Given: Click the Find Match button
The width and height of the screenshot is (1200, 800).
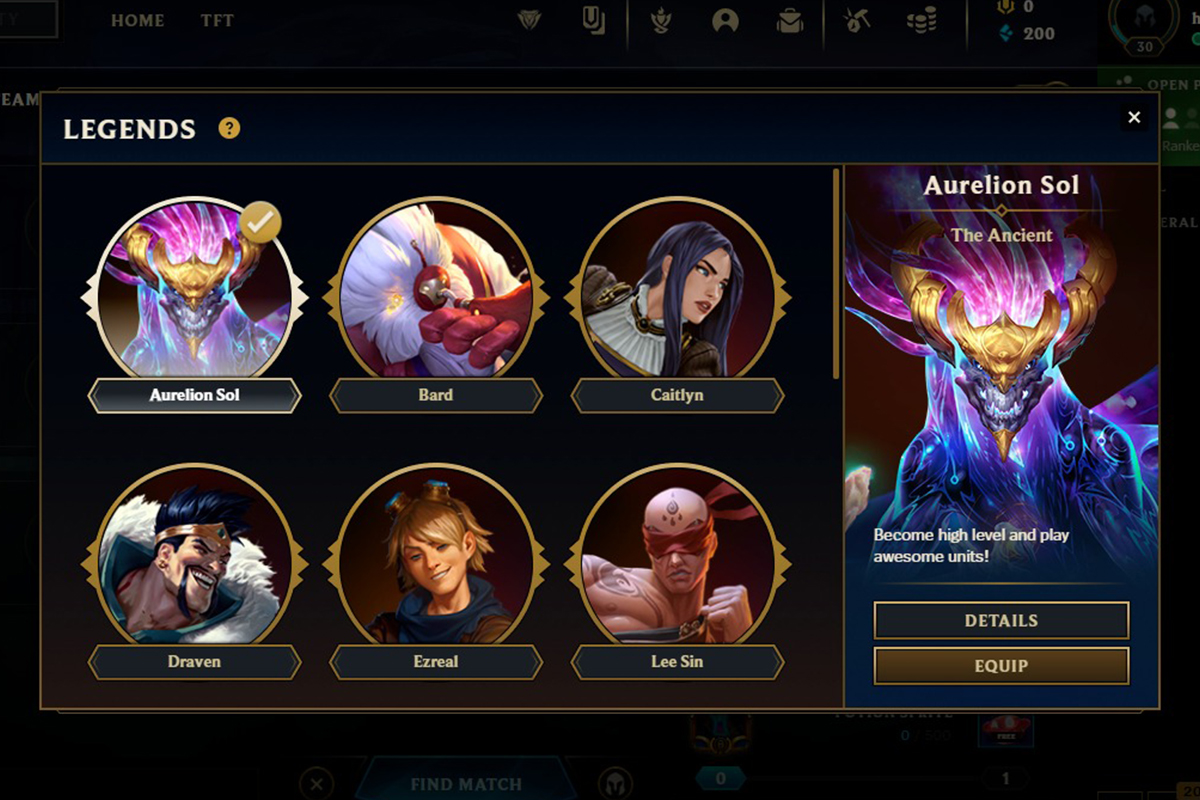Looking at the screenshot, I should point(466,784).
